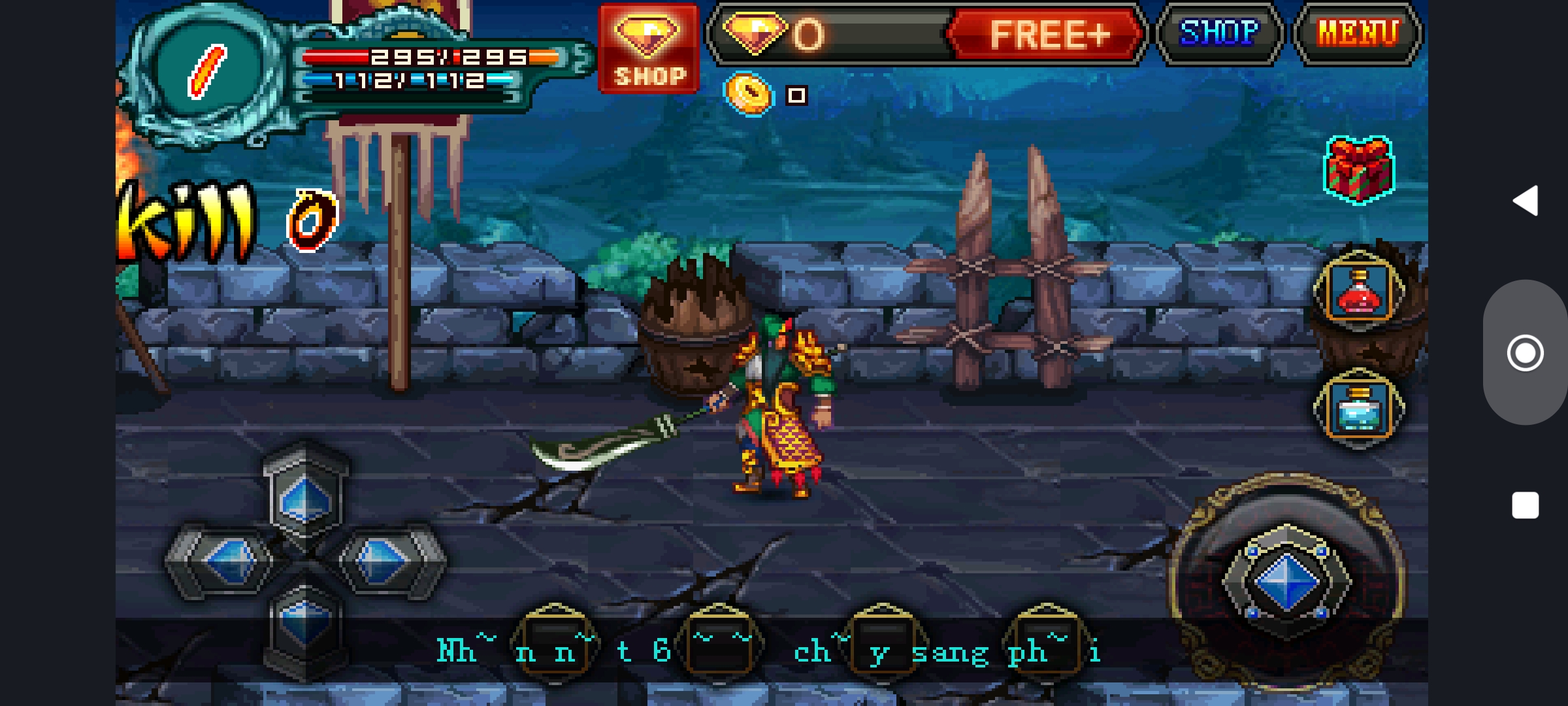This screenshot has height=706, width=1568.
Task: Use the red health potion
Action: tap(1359, 292)
